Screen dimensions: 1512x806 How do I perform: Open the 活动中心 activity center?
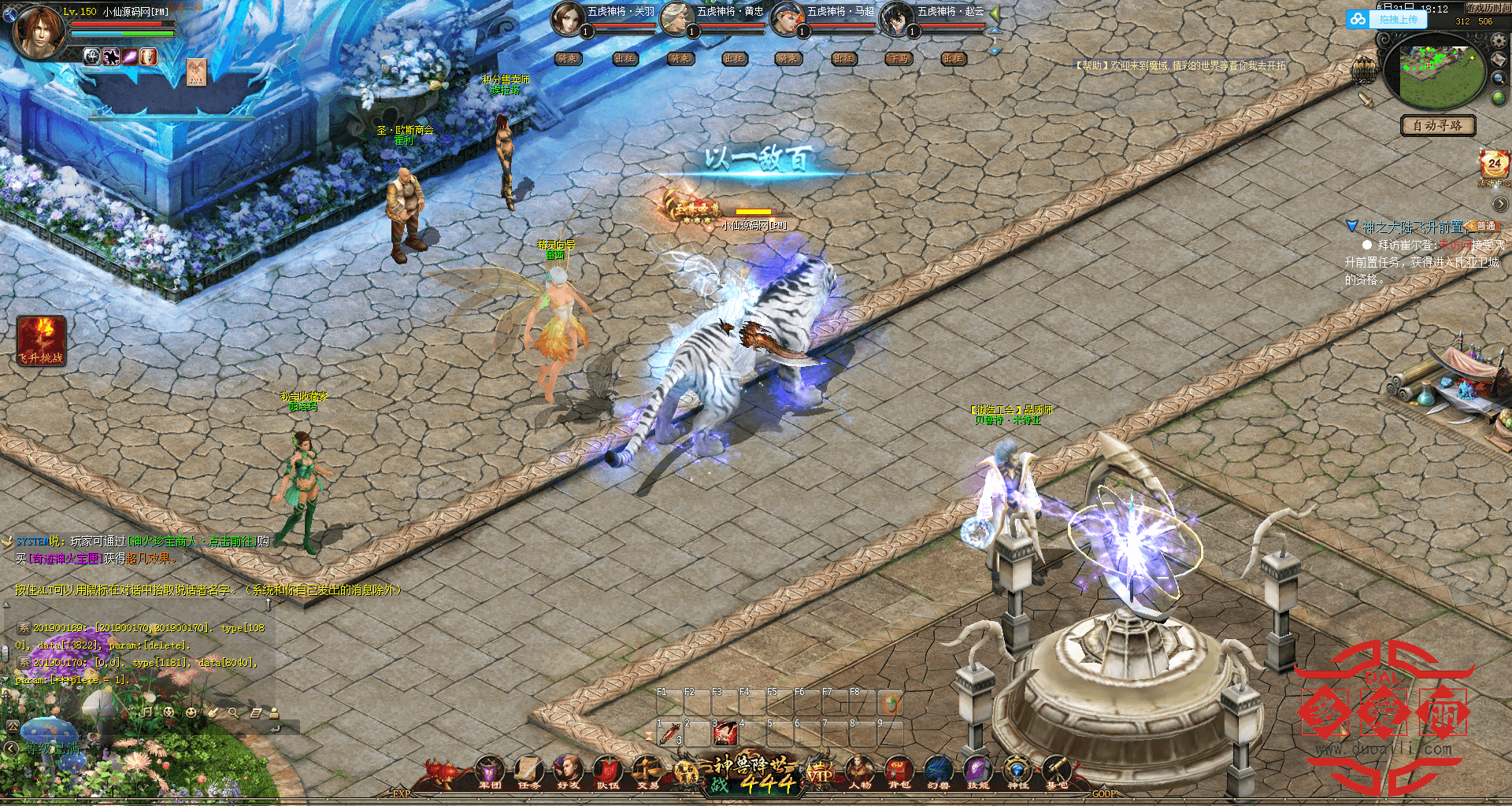click(x=1494, y=168)
